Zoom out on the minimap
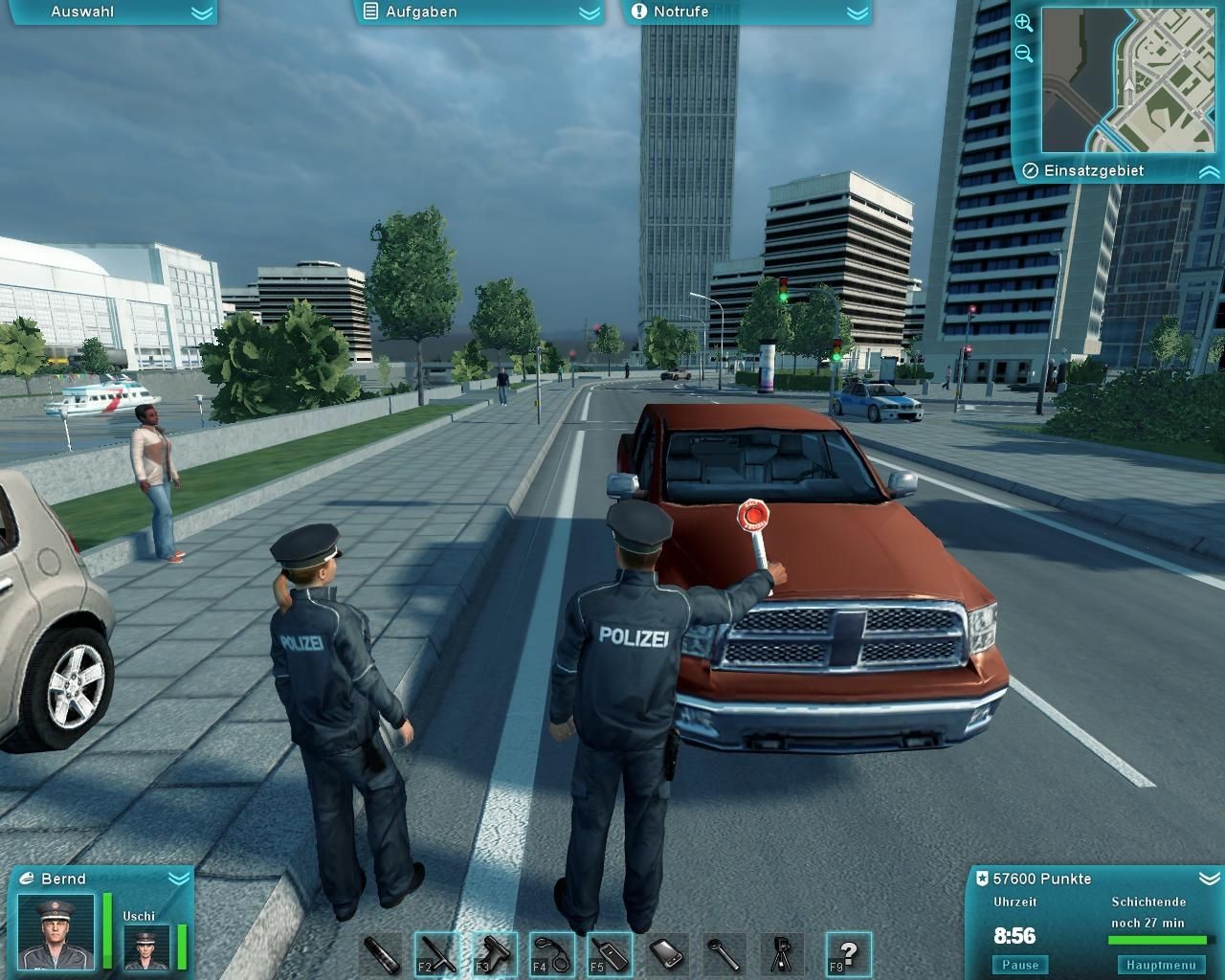This screenshot has width=1225, height=980. tap(1023, 54)
